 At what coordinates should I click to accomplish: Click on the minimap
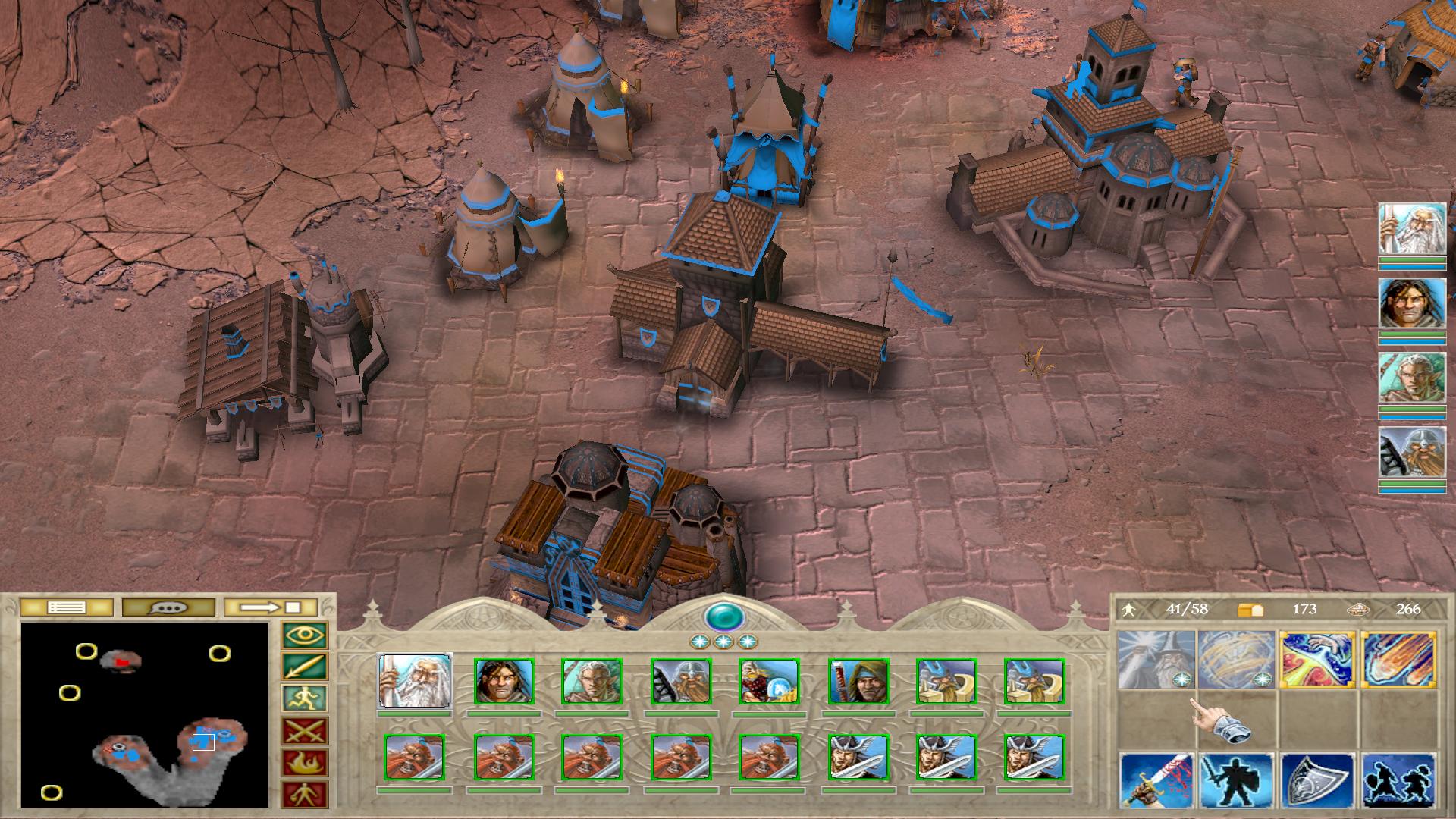click(x=145, y=714)
